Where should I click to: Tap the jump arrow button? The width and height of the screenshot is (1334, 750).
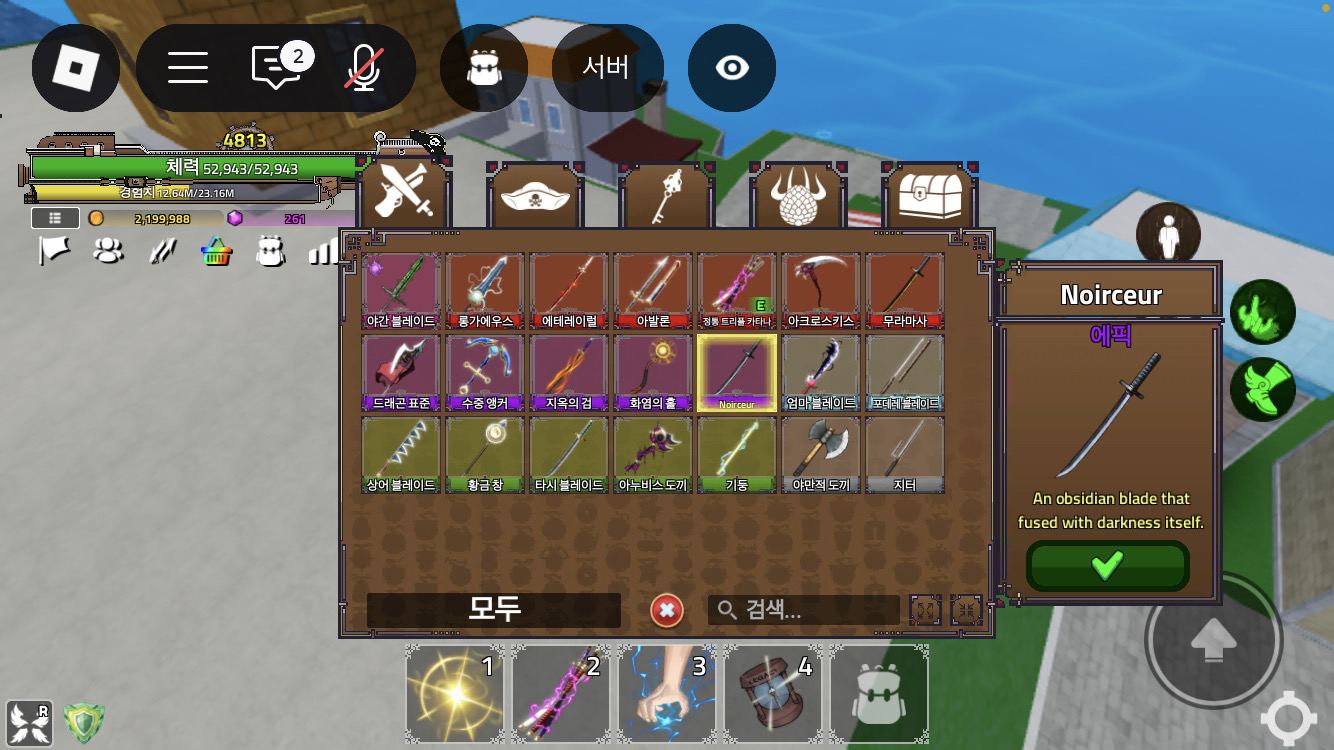(x=1212, y=638)
